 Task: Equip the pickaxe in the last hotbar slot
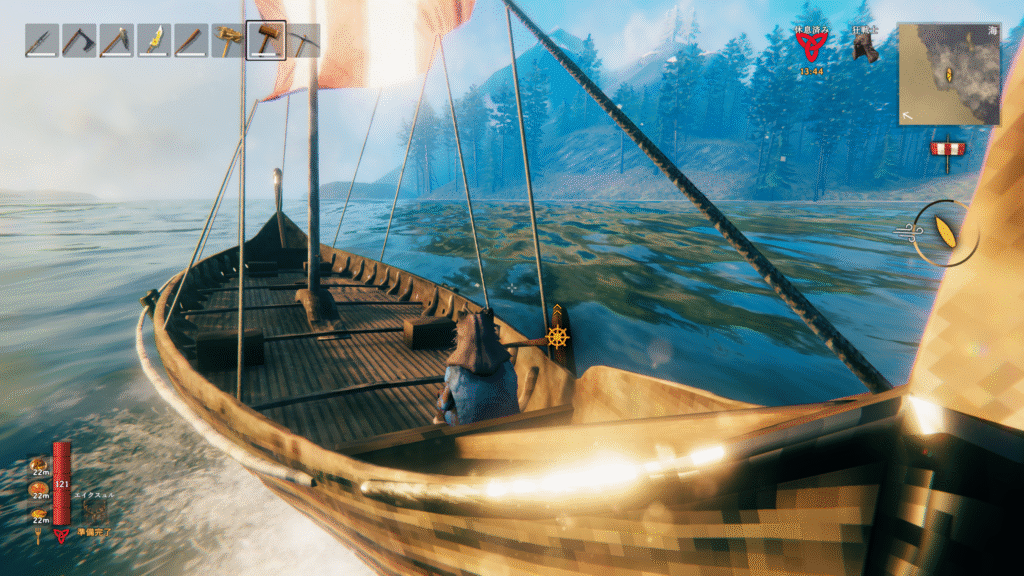(303, 41)
